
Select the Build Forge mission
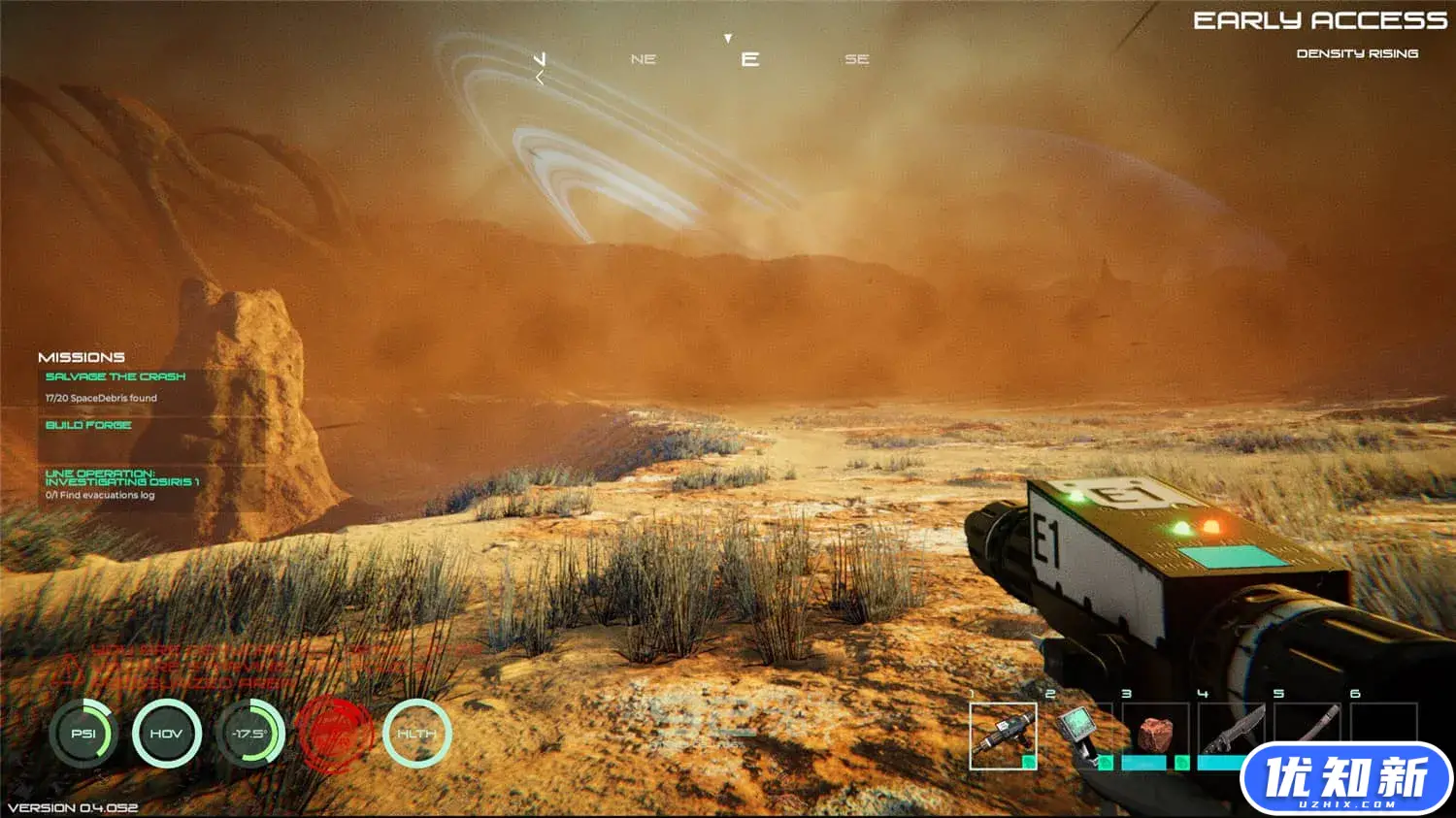click(88, 425)
